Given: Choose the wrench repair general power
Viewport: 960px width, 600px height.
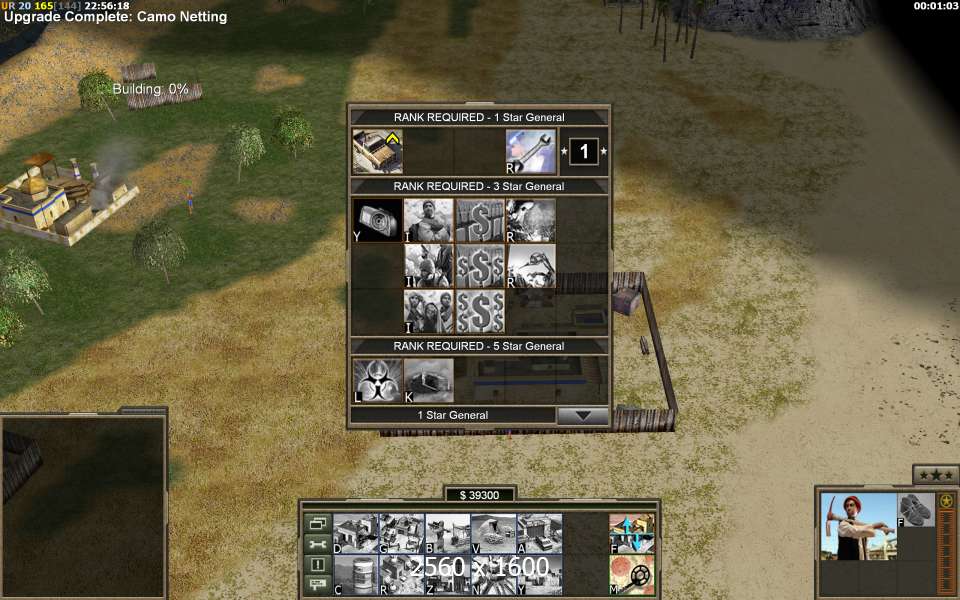Looking at the screenshot, I should (x=531, y=152).
